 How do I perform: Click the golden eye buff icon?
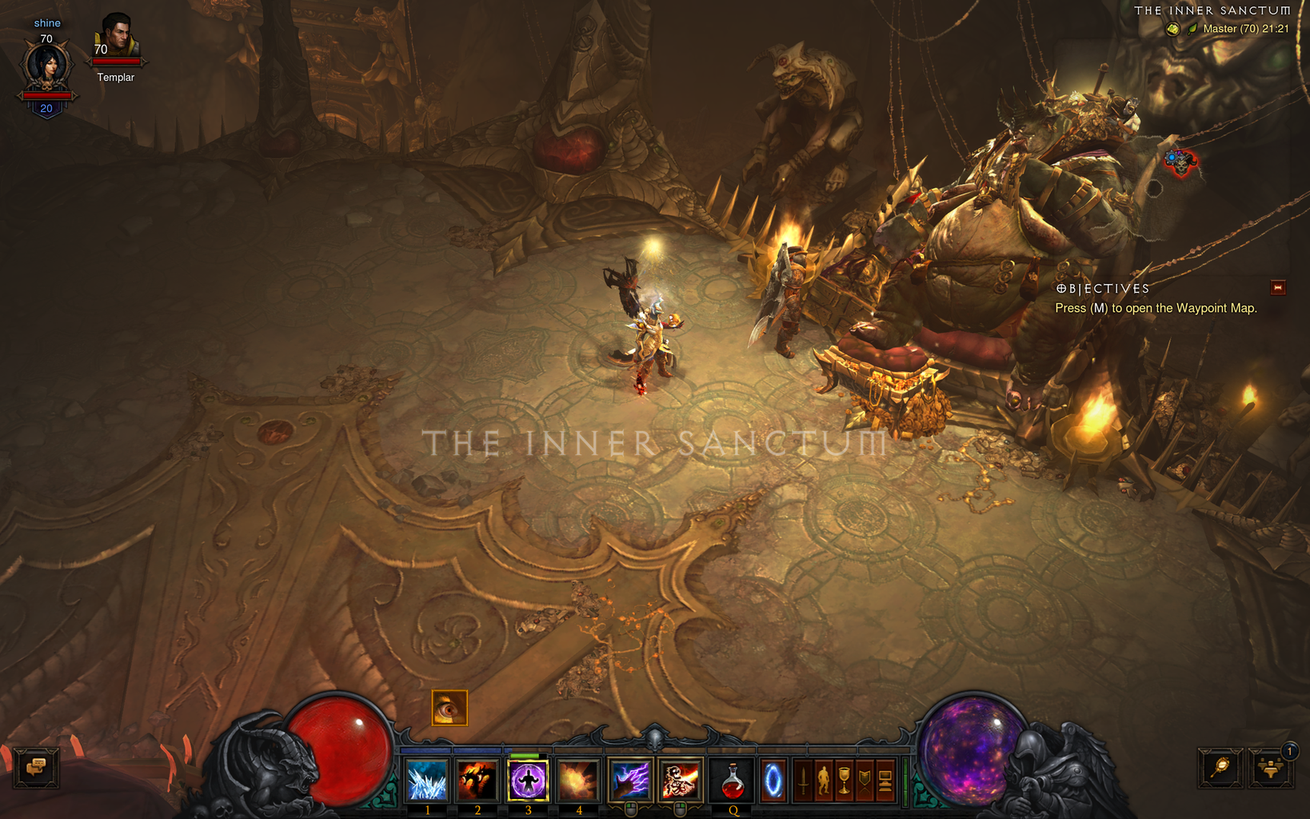[x=449, y=708]
